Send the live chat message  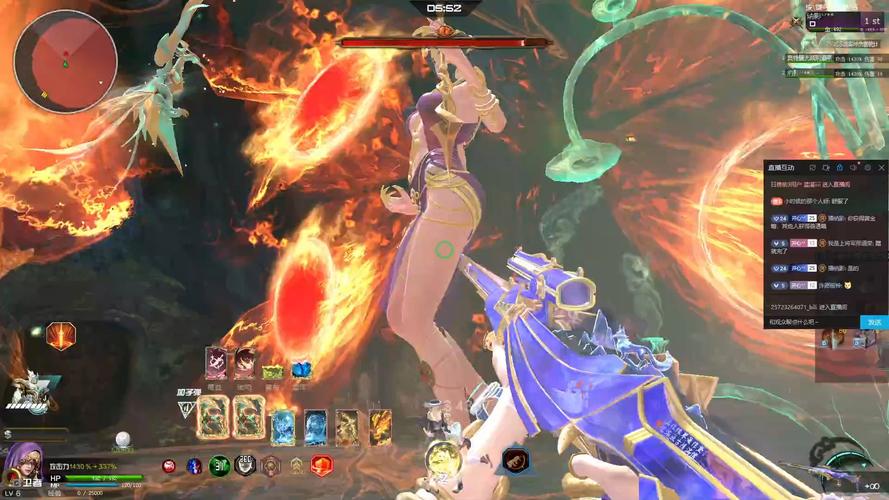[874, 322]
